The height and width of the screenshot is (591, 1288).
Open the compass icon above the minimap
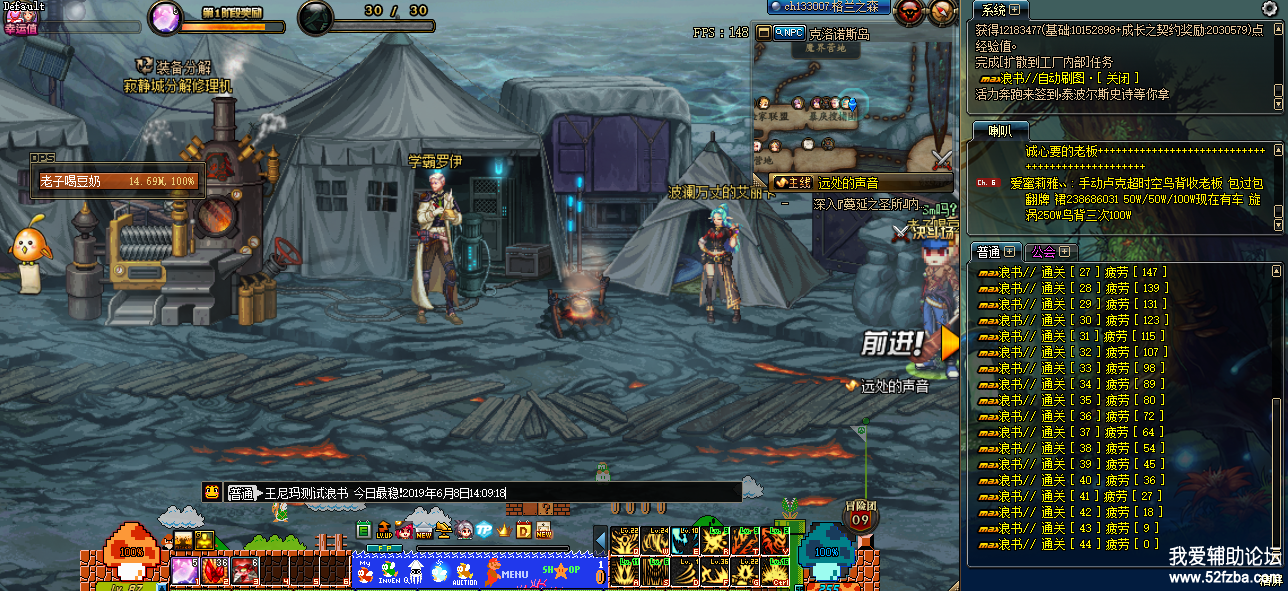point(943,12)
